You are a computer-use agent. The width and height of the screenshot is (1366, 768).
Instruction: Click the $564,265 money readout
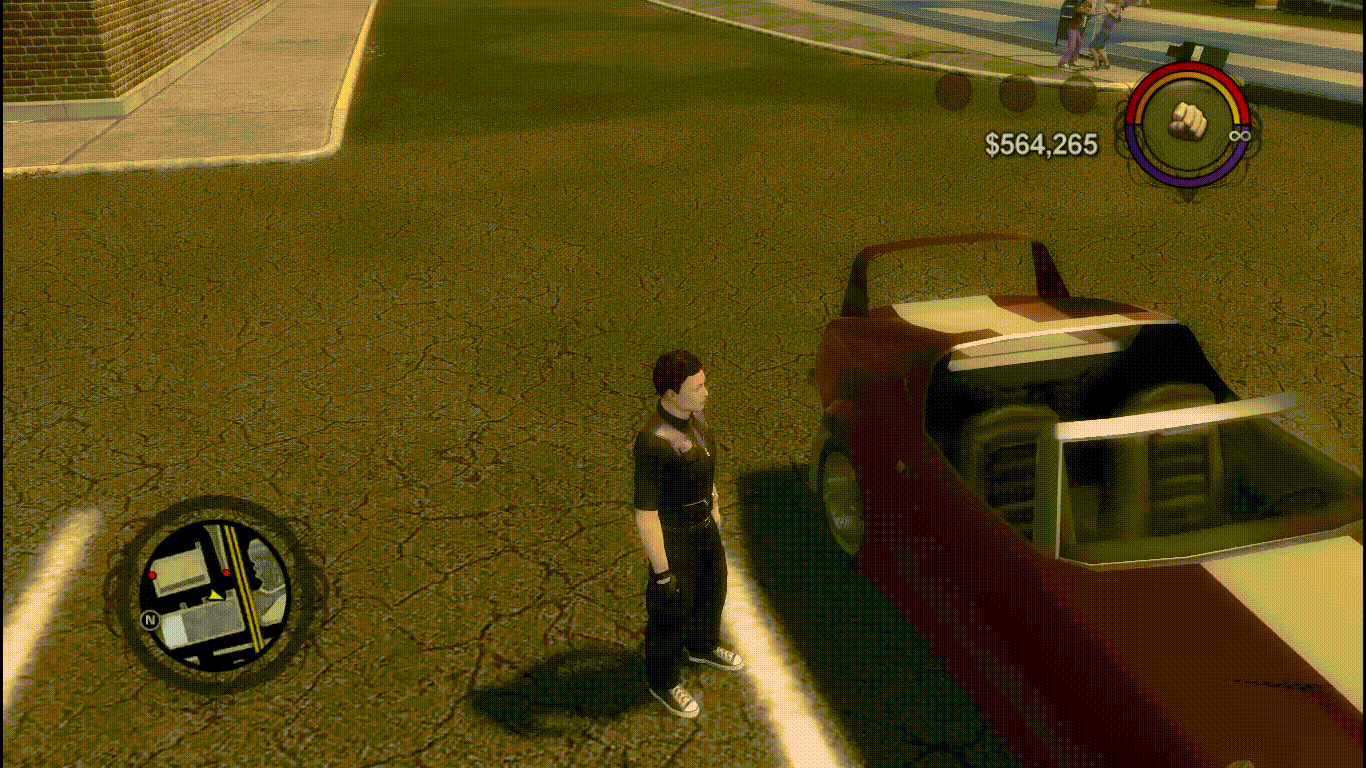pos(1041,143)
